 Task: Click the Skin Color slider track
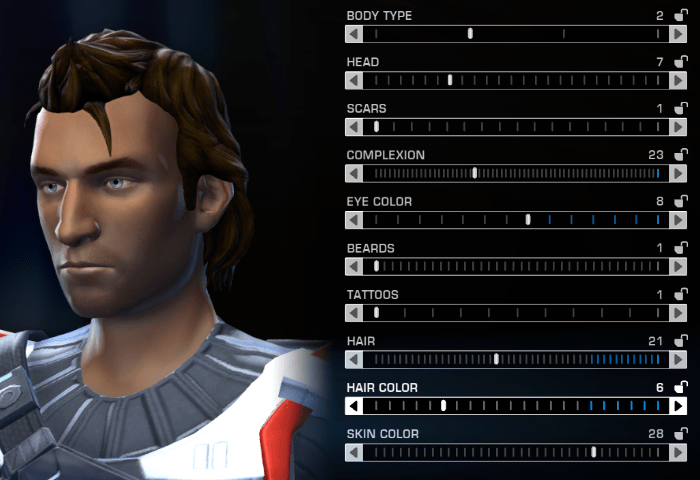click(516, 452)
